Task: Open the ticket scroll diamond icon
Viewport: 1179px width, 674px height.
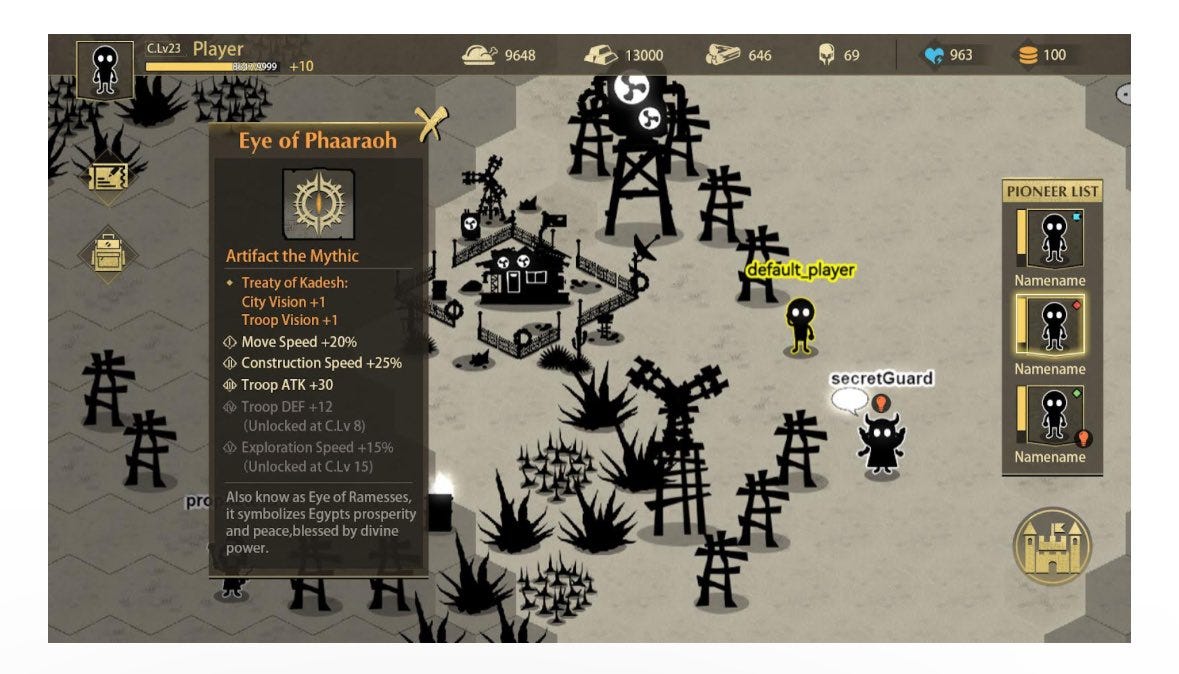Action: (x=106, y=177)
